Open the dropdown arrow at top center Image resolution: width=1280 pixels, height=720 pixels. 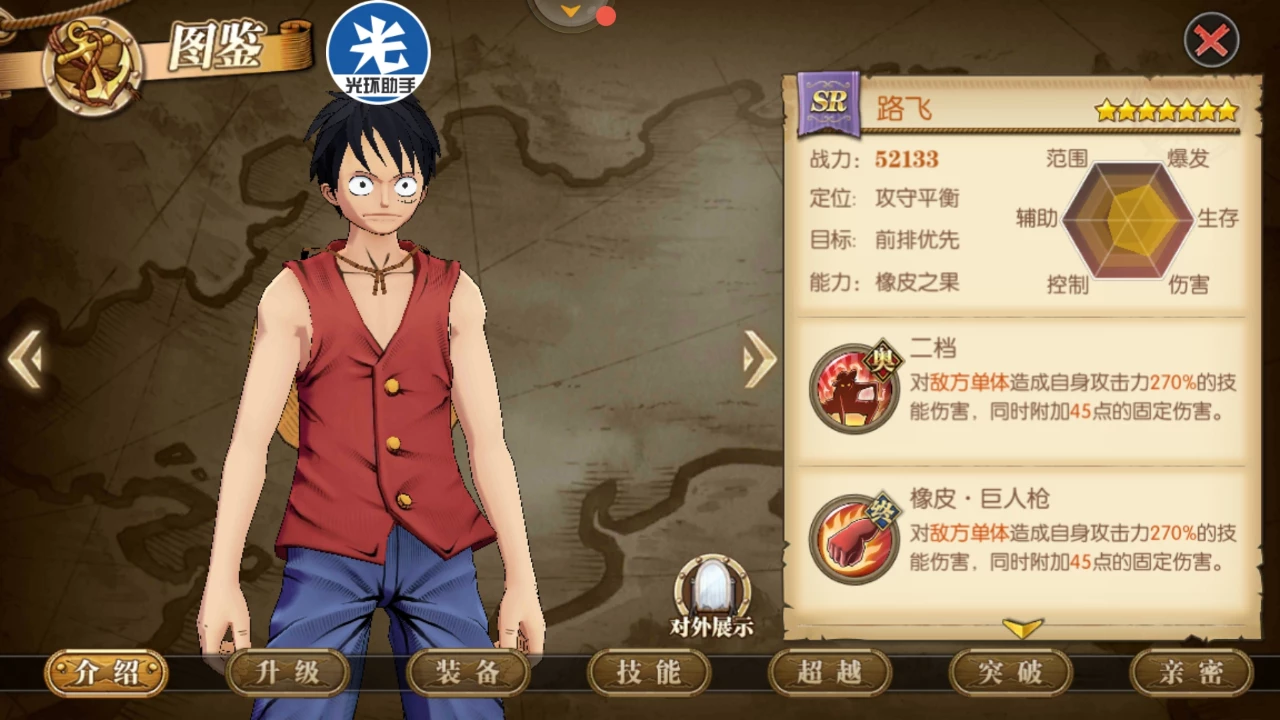click(572, 11)
